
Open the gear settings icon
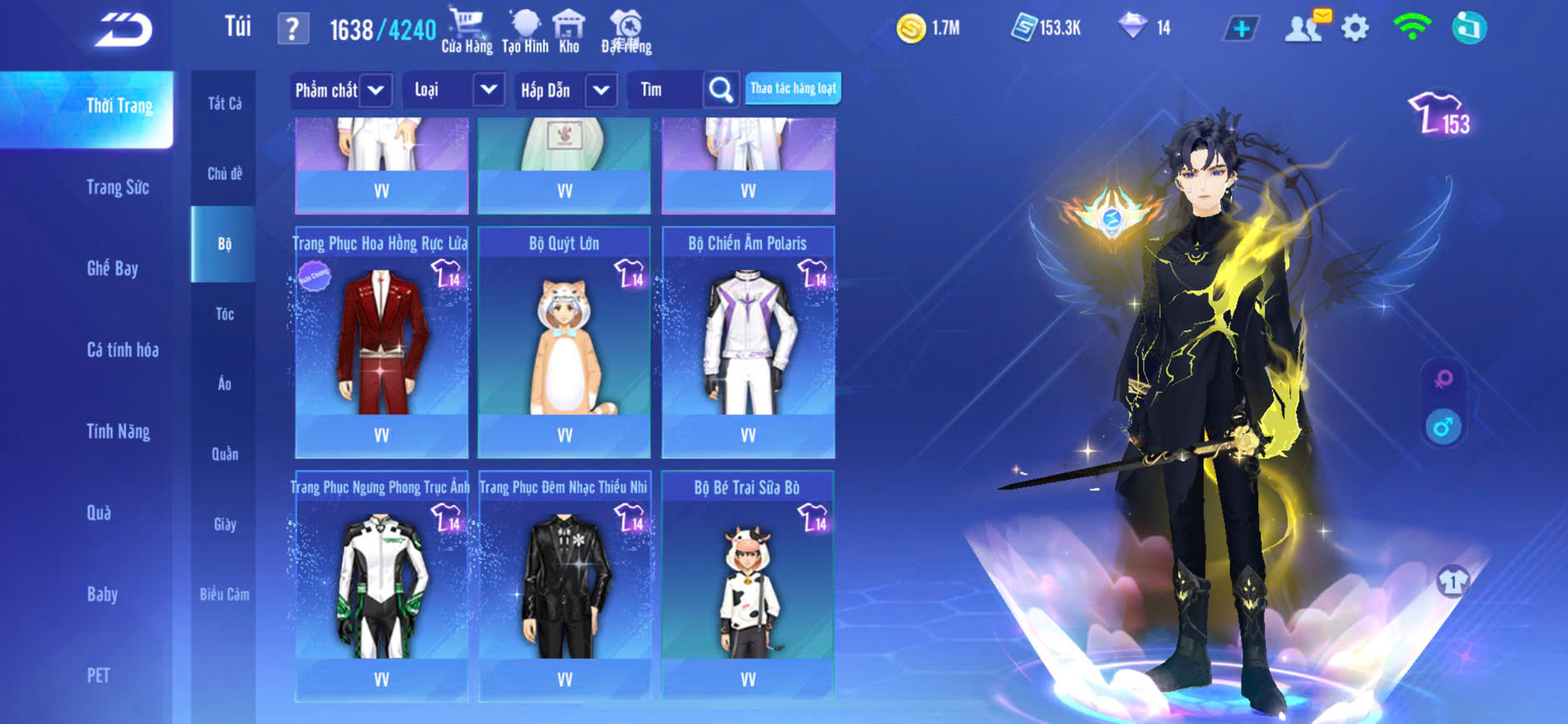(x=1355, y=28)
